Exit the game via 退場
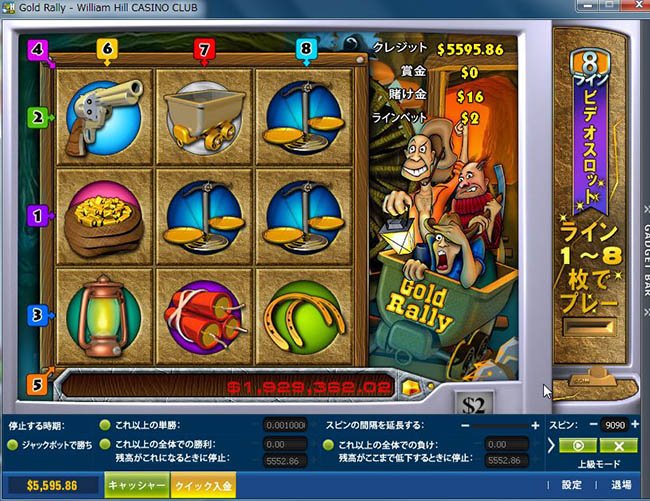Screen dimensions: 650x501 pyautogui.click(x=621, y=485)
